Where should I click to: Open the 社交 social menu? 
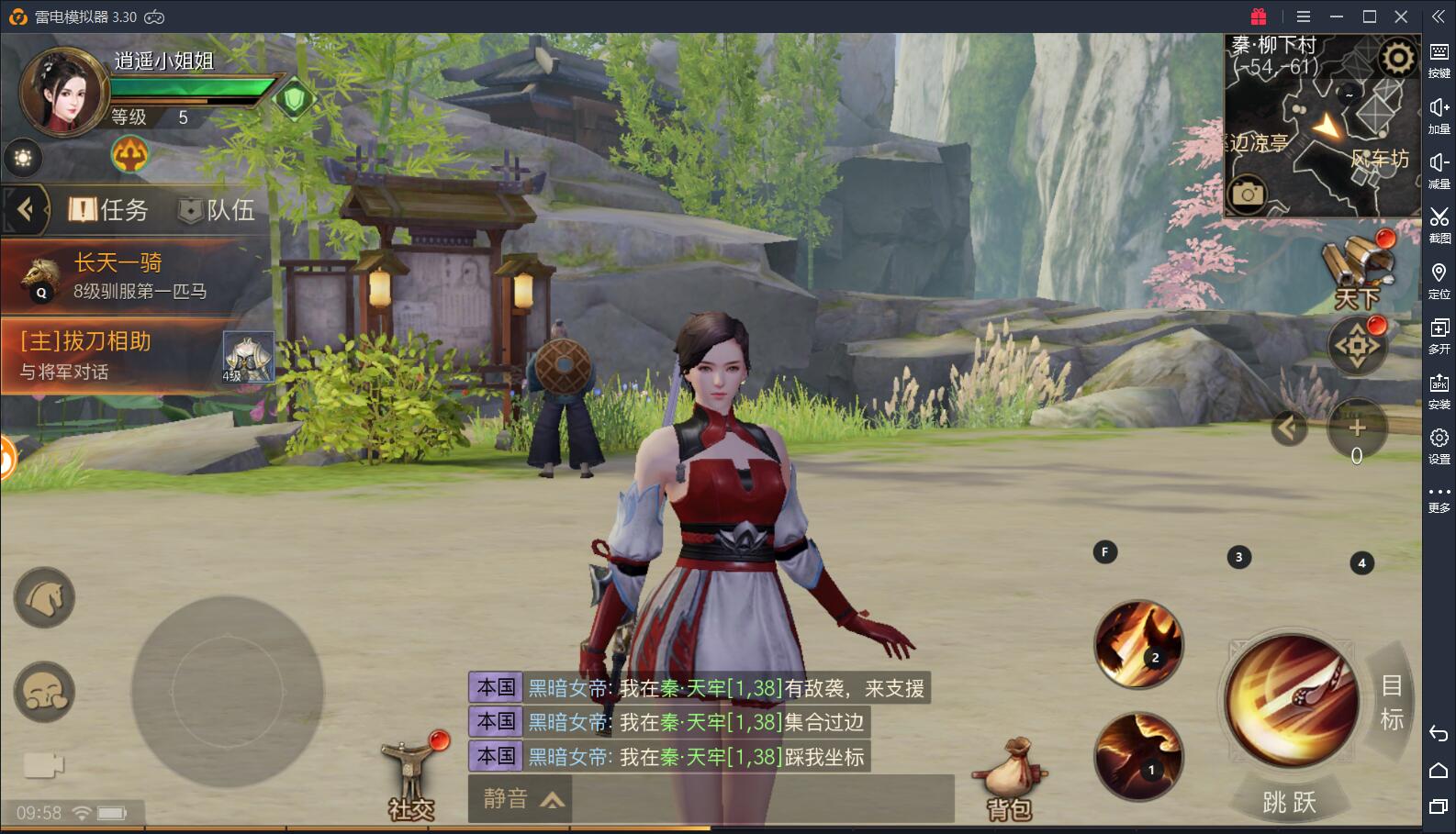tap(411, 782)
